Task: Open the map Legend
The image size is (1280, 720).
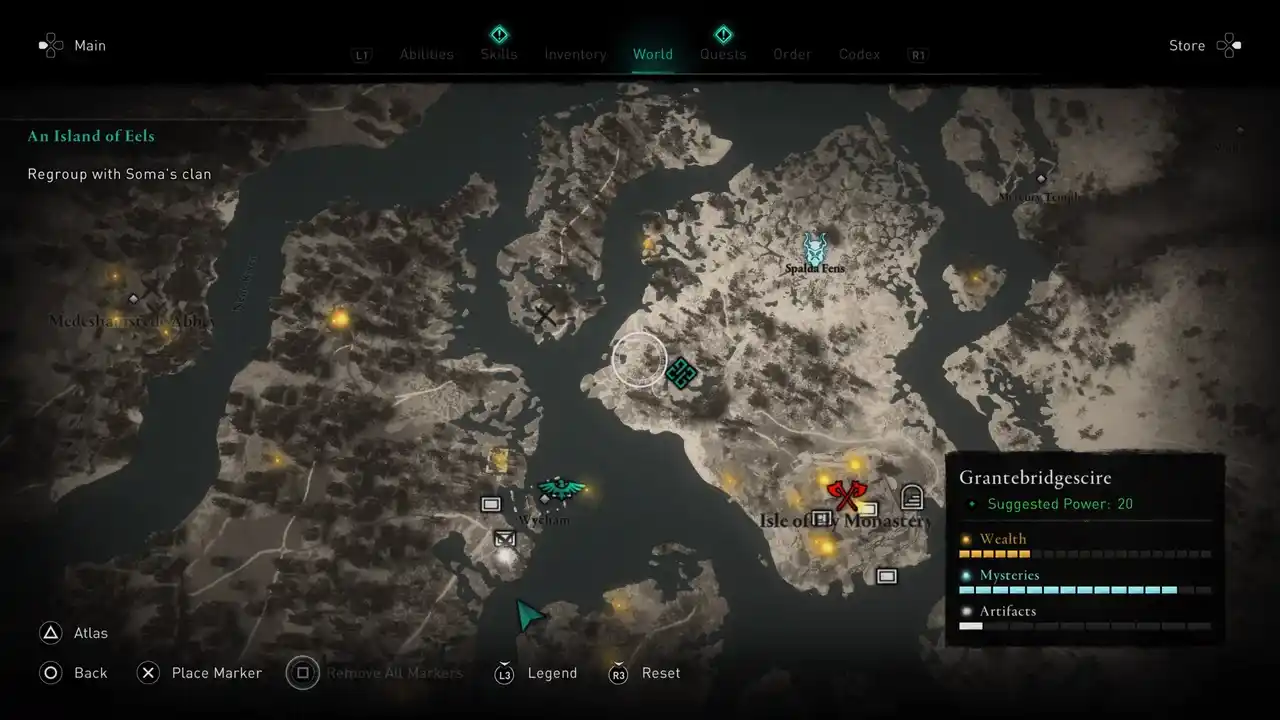Action: pos(552,673)
